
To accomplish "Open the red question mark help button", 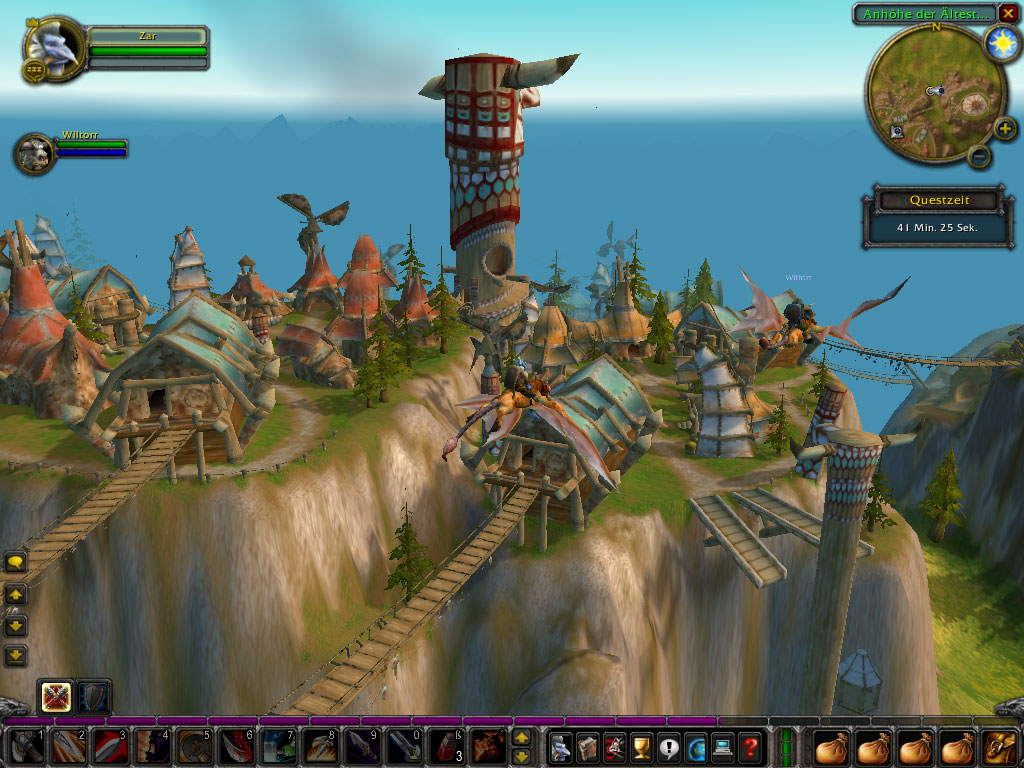I will [750, 747].
